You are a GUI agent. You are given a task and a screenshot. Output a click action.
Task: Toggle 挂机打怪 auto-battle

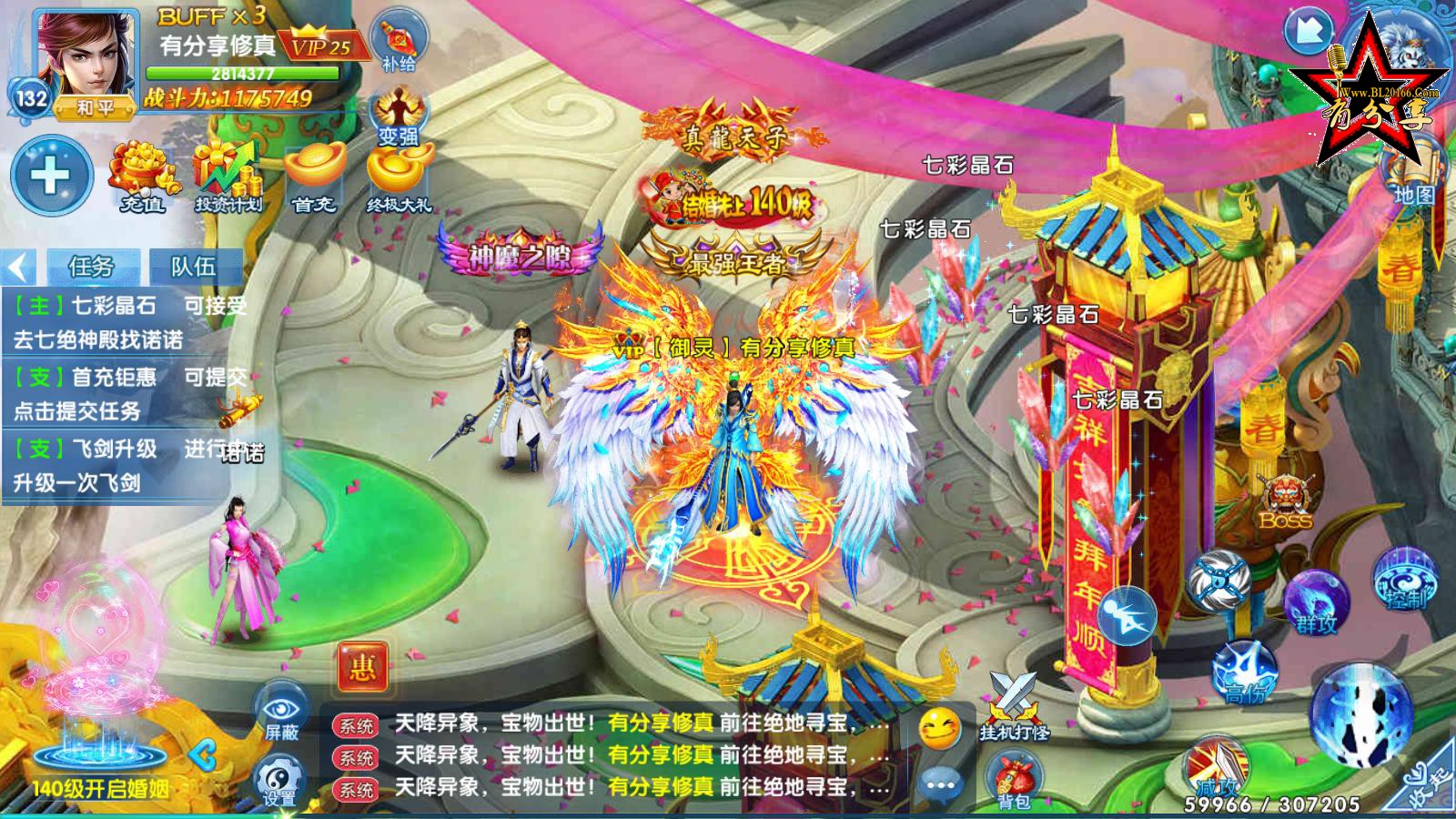coord(1013,706)
